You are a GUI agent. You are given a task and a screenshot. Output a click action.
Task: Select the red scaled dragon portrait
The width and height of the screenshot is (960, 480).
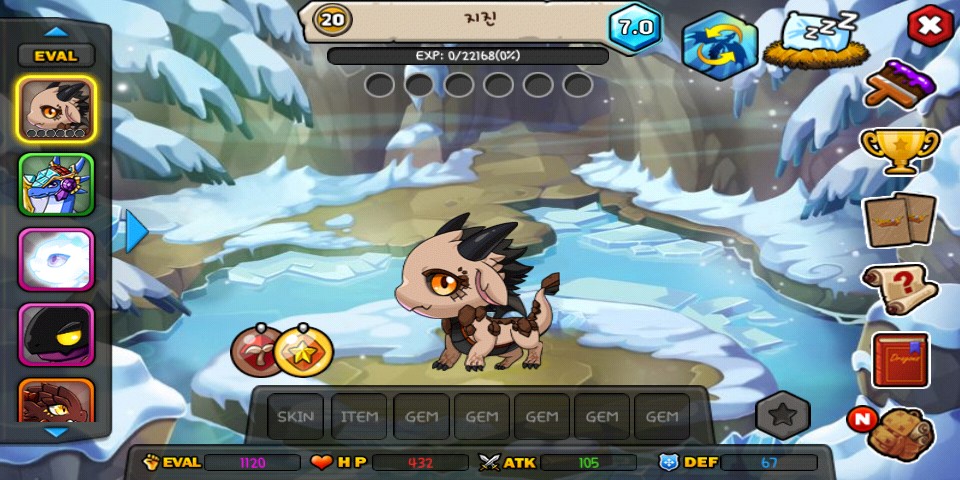tap(56, 400)
